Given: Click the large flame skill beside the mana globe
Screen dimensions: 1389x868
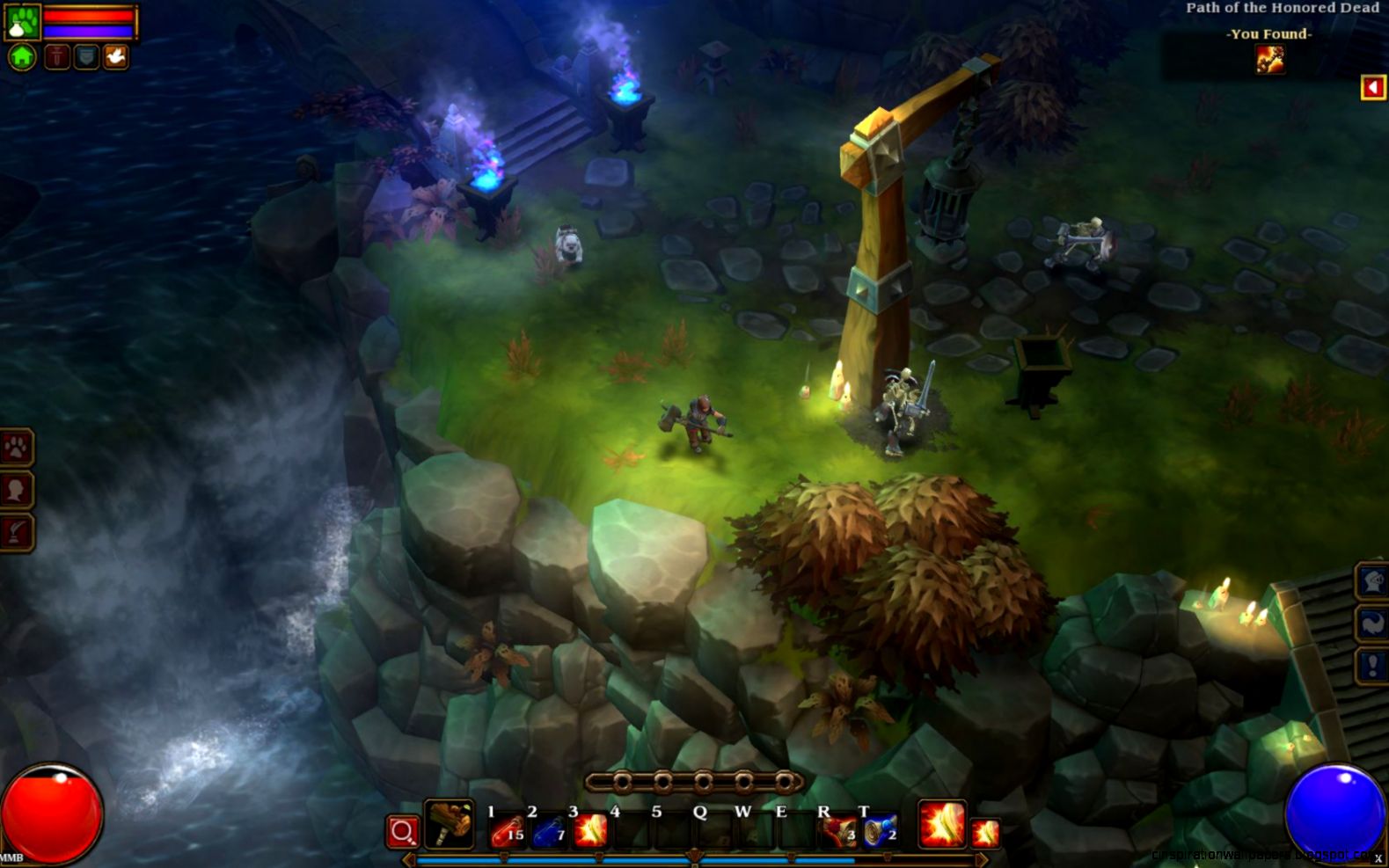Looking at the screenshot, I should [x=941, y=827].
